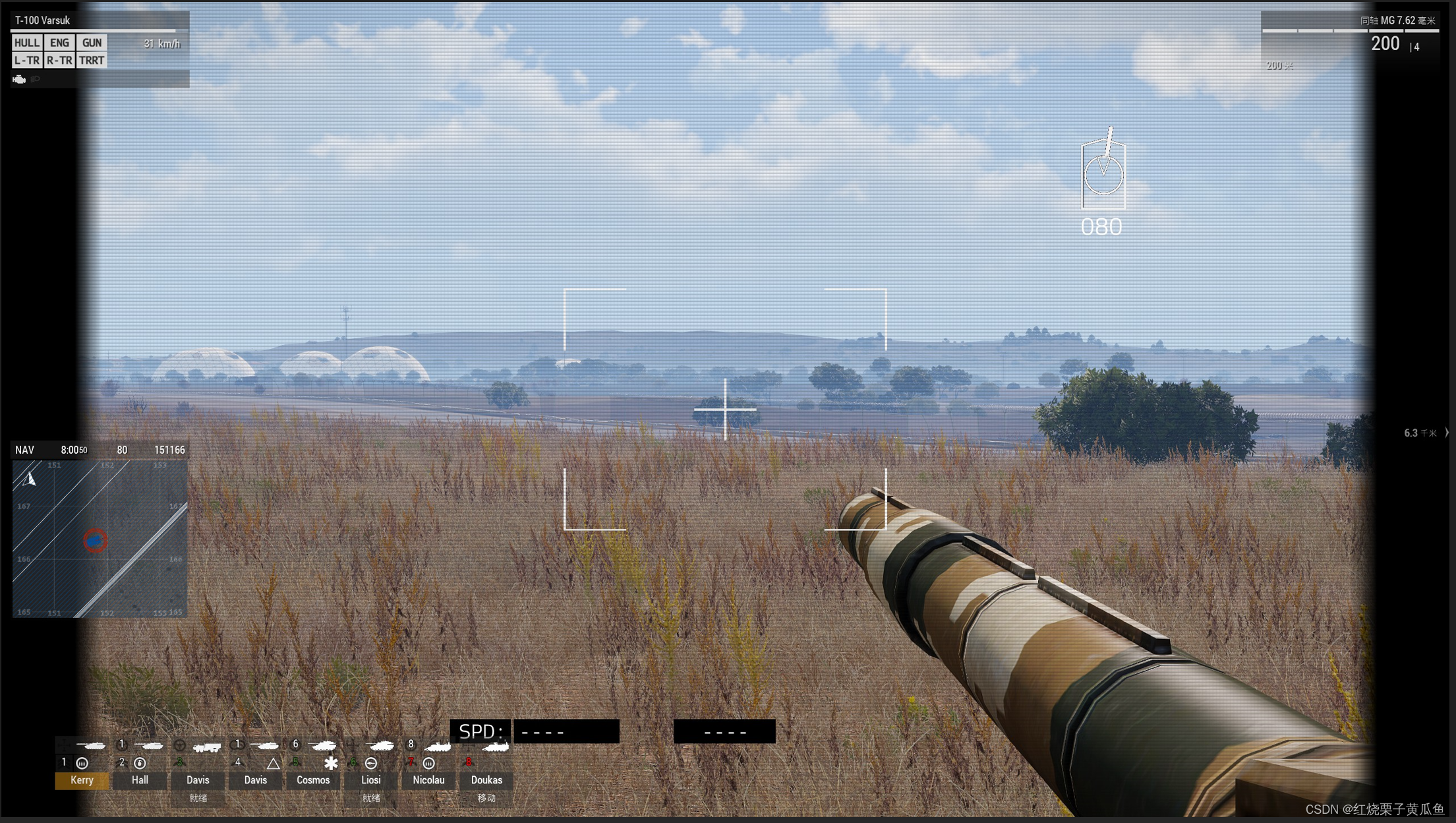Screen dimensions: 1456x823
Task: Select Liosi in the squad bar
Action: tap(371, 780)
